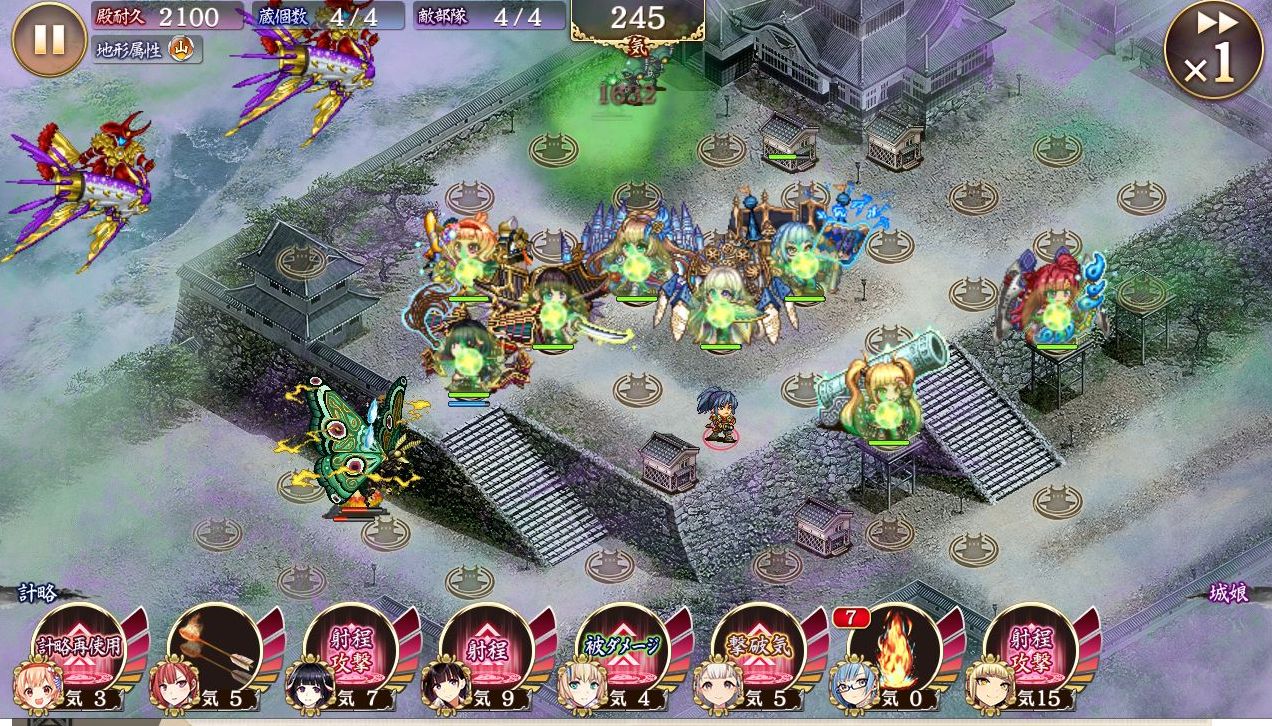Toggle the ×1 battle speed button

(1214, 51)
